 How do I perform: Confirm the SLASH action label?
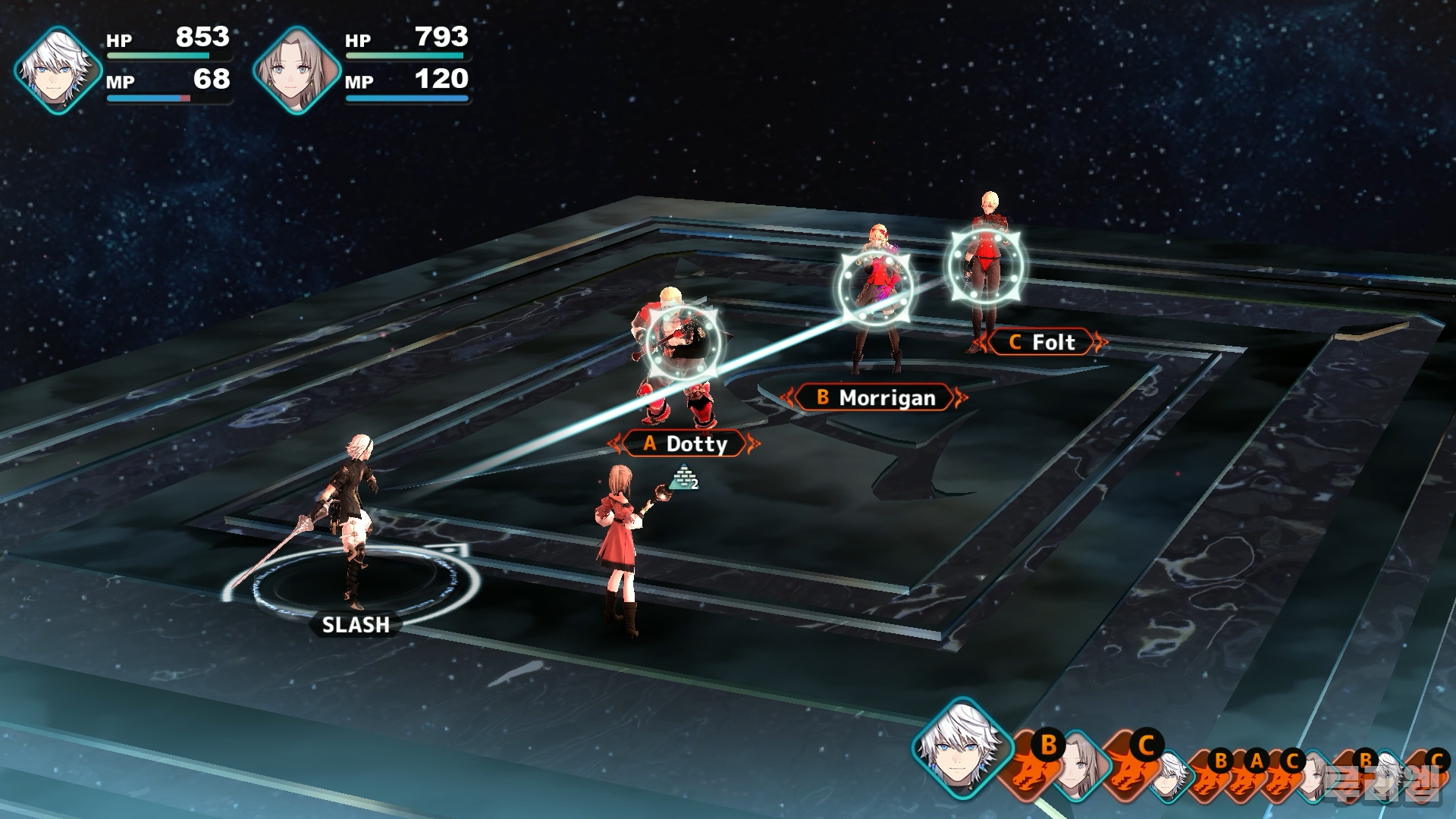pyautogui.click(x=356, y=625)
